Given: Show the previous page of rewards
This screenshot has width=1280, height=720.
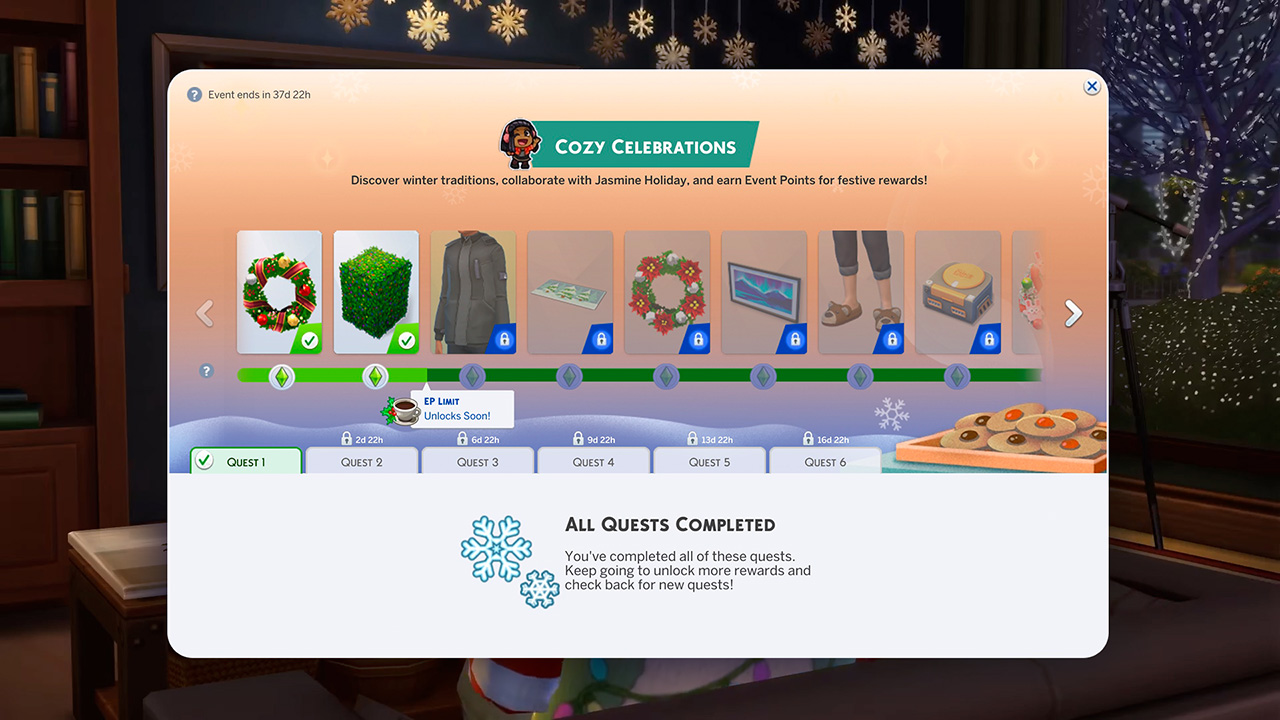Looking at the screenshot, I should (x=205, y=314).
